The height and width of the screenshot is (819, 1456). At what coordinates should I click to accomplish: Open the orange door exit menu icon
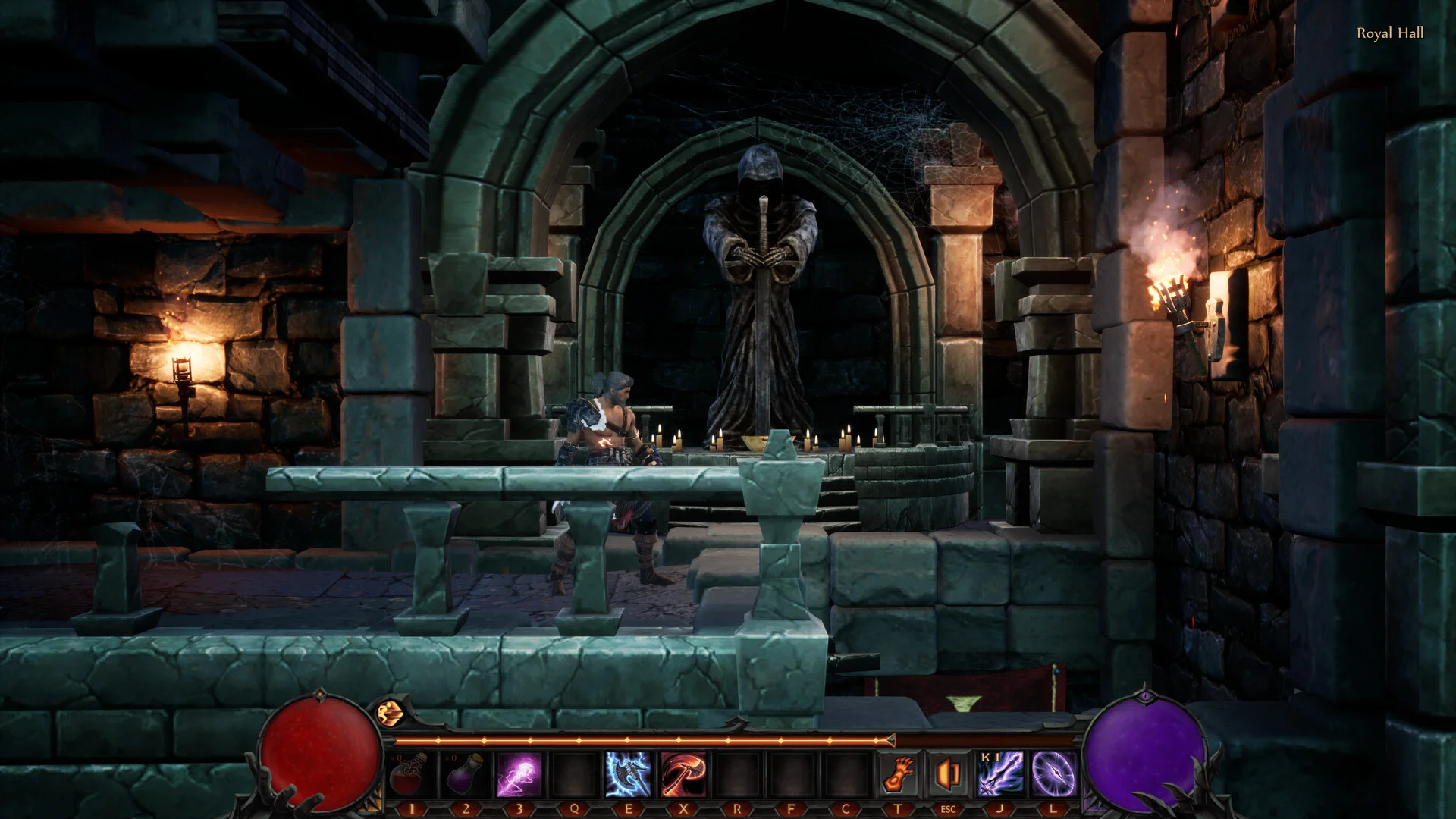pos(948,774)
